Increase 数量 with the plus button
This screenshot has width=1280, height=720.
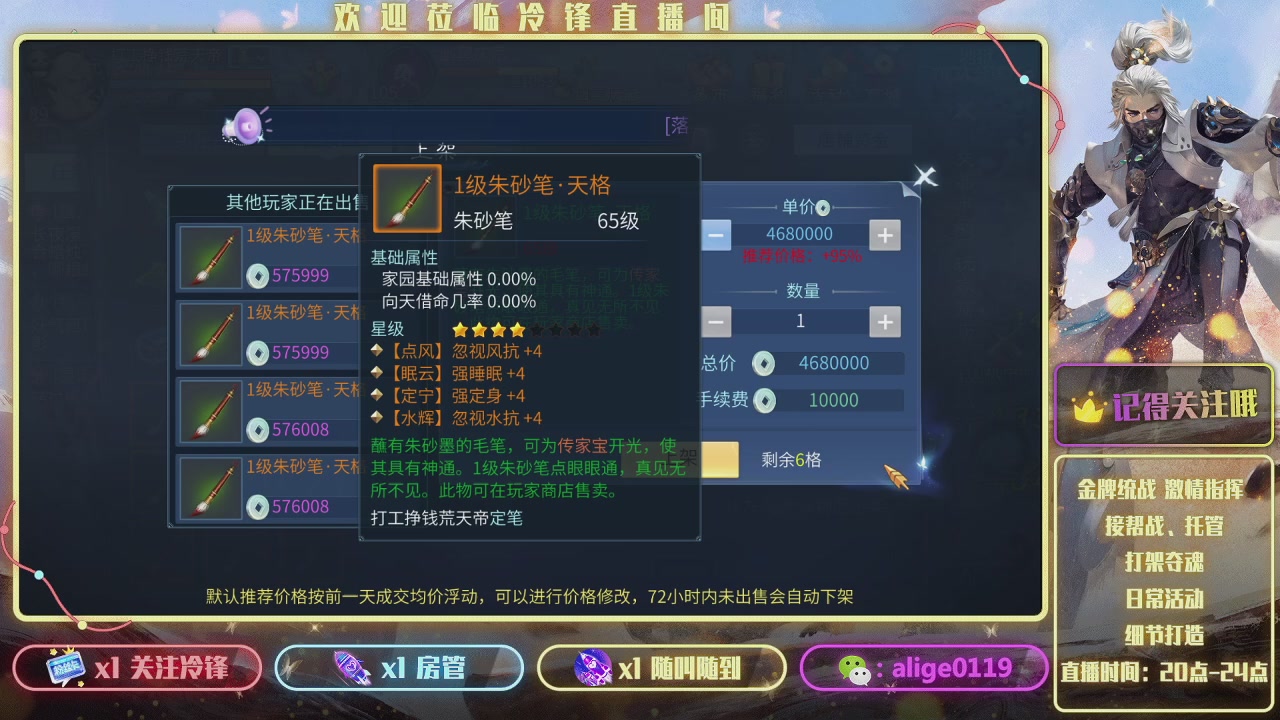click(884, 321)
